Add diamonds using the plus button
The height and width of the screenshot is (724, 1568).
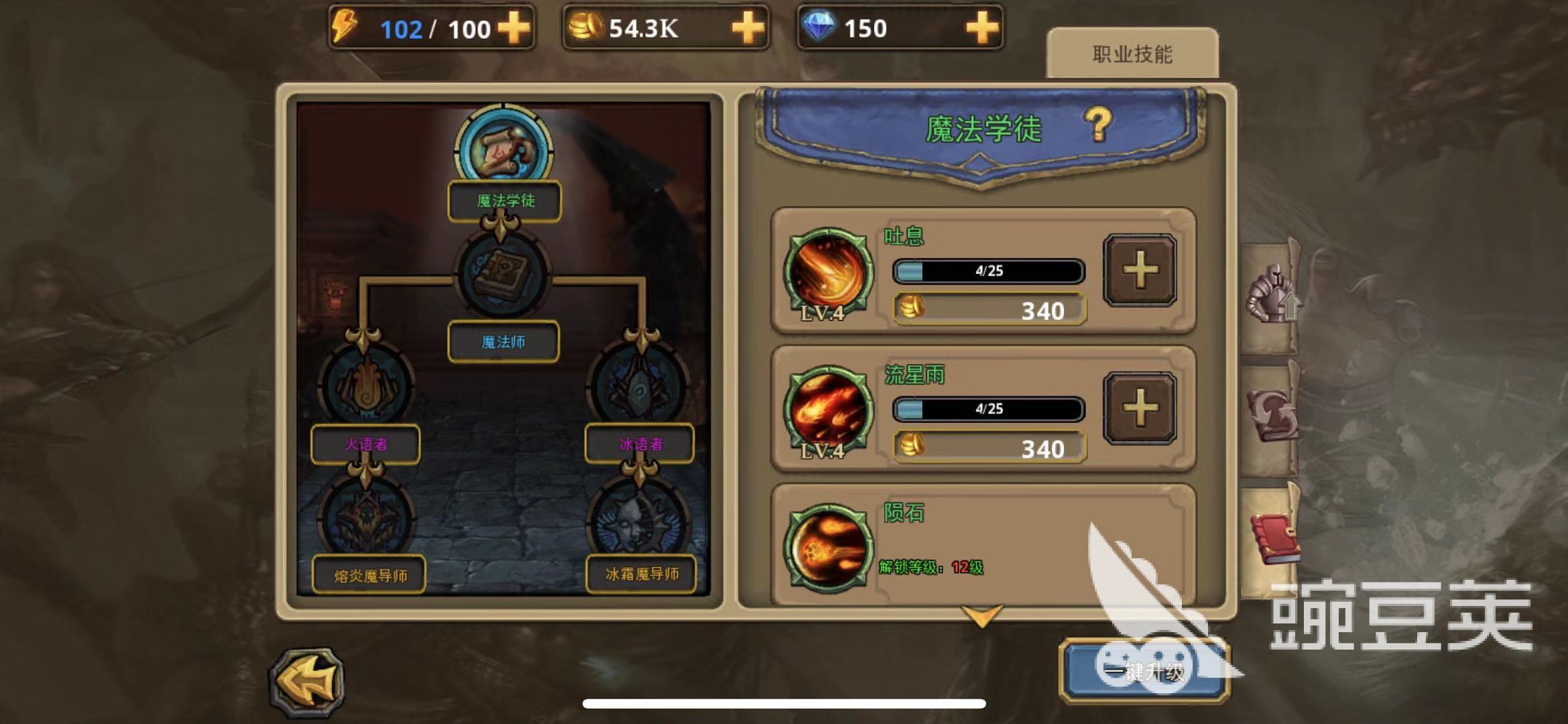click(x=982, y=28)
